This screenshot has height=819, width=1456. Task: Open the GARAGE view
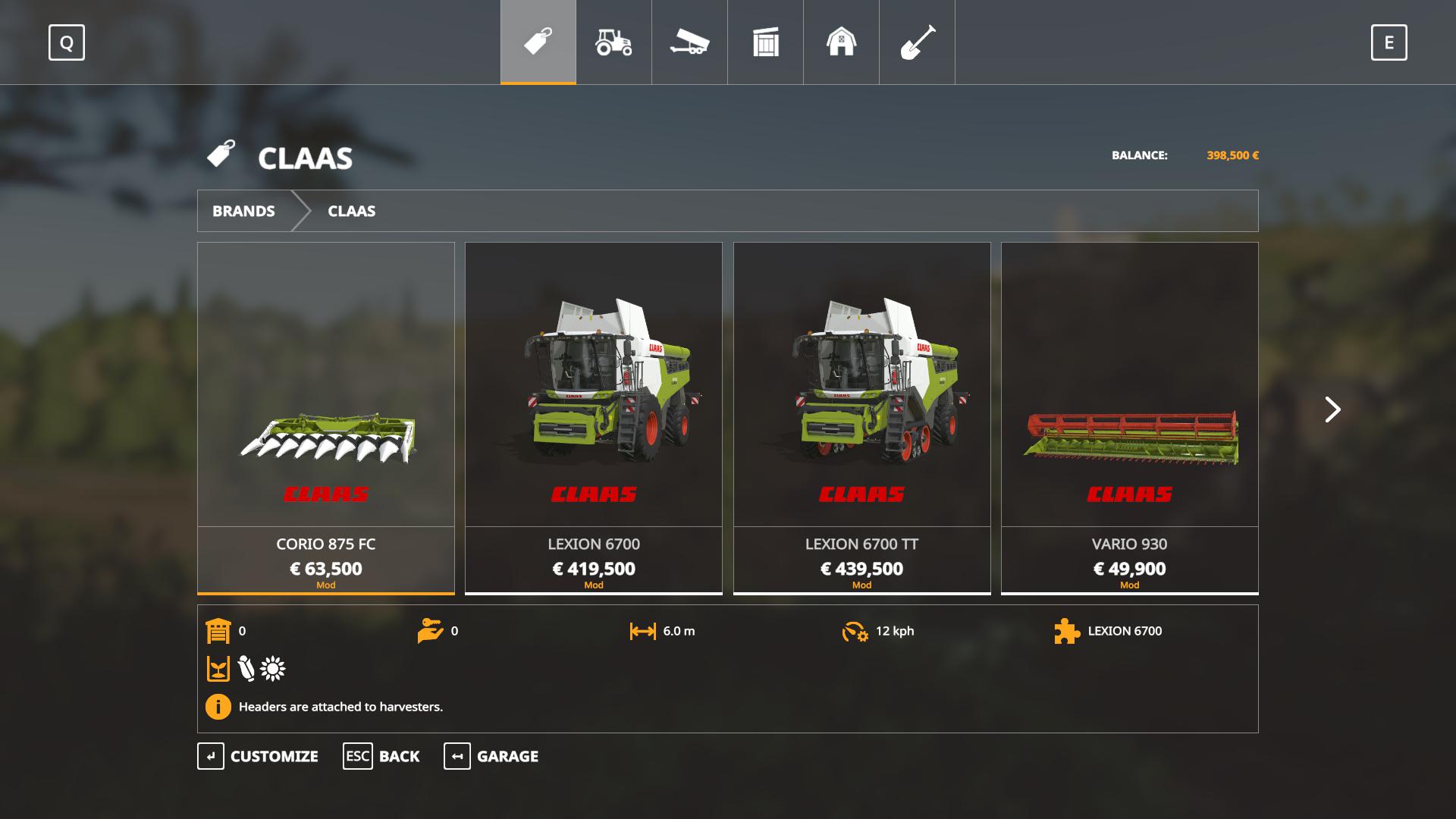pyautogui.click(x=491, y=756)
